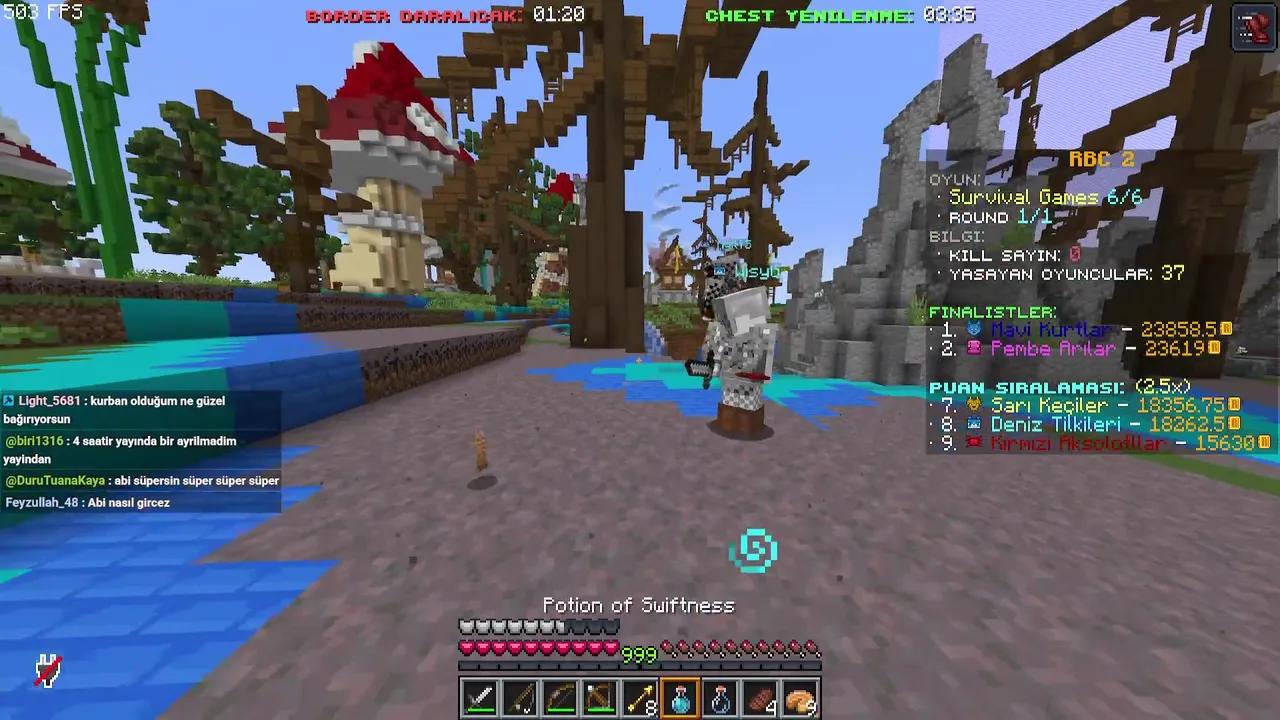Click the username @DuruTuanaKaya in chat

point(55,480)
